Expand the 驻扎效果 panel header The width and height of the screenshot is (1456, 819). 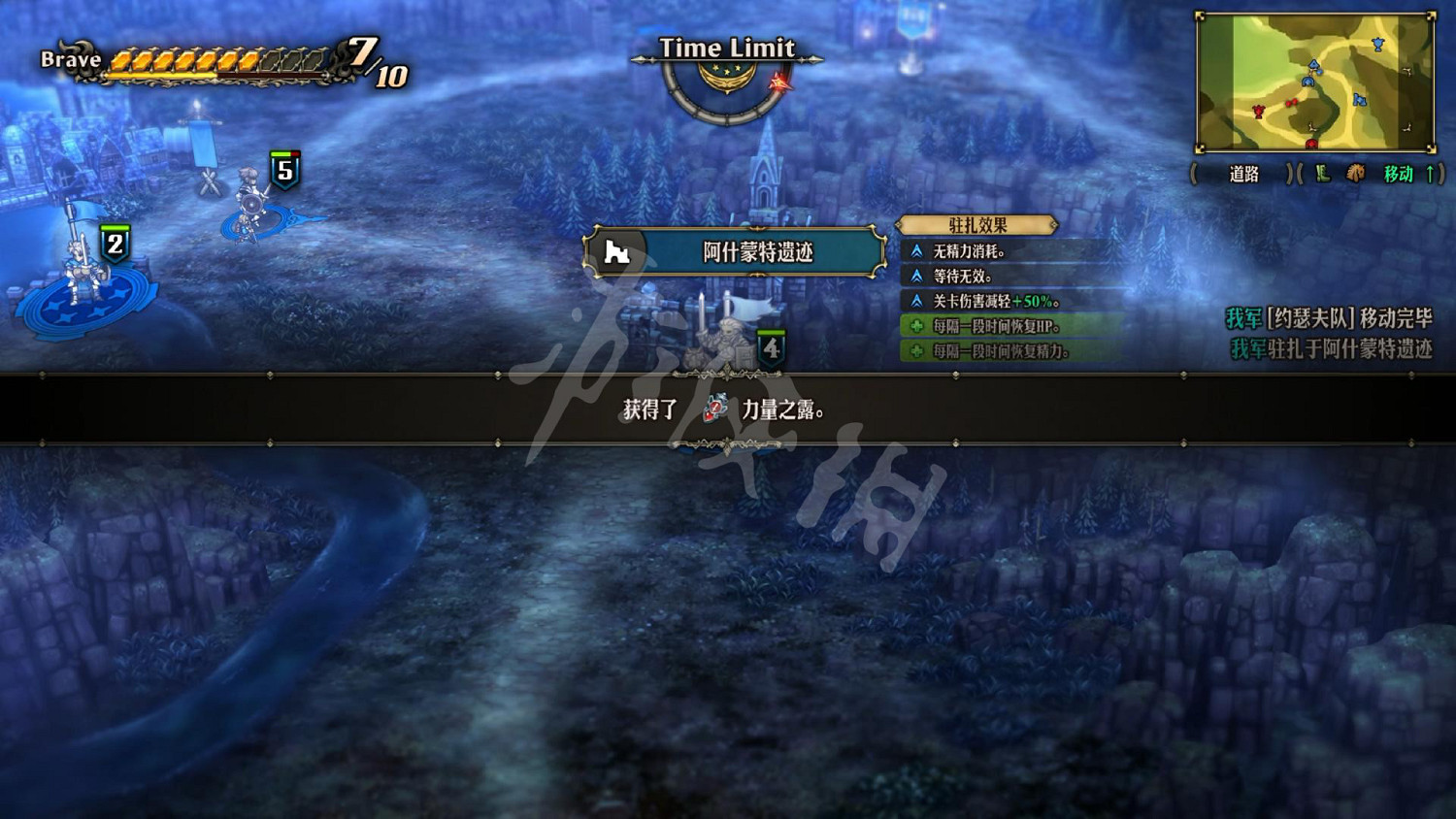coord(976,223)
